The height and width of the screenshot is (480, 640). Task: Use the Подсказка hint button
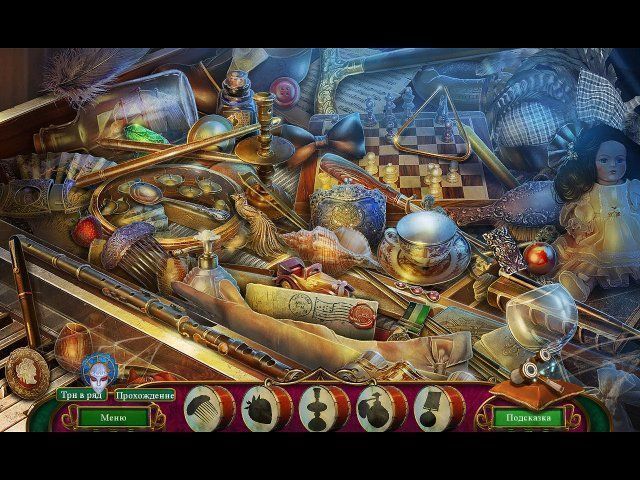coord(528,417)
